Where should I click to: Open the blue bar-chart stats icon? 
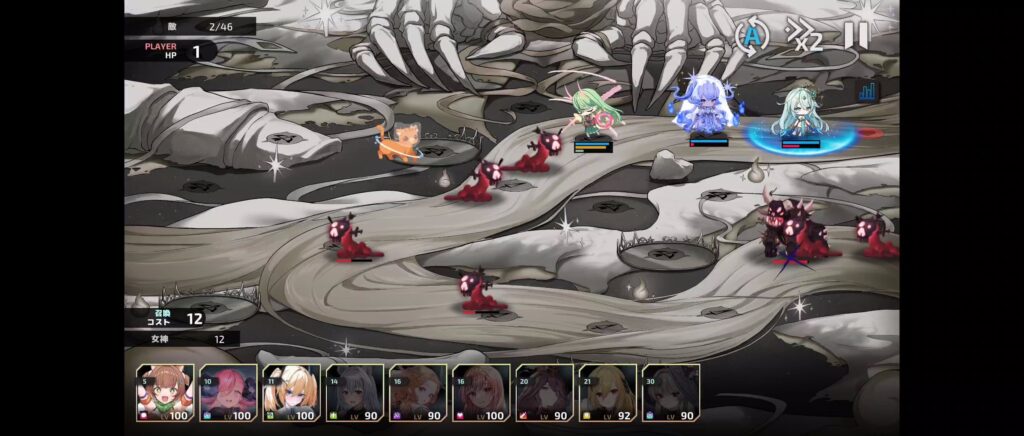[866, 91]
